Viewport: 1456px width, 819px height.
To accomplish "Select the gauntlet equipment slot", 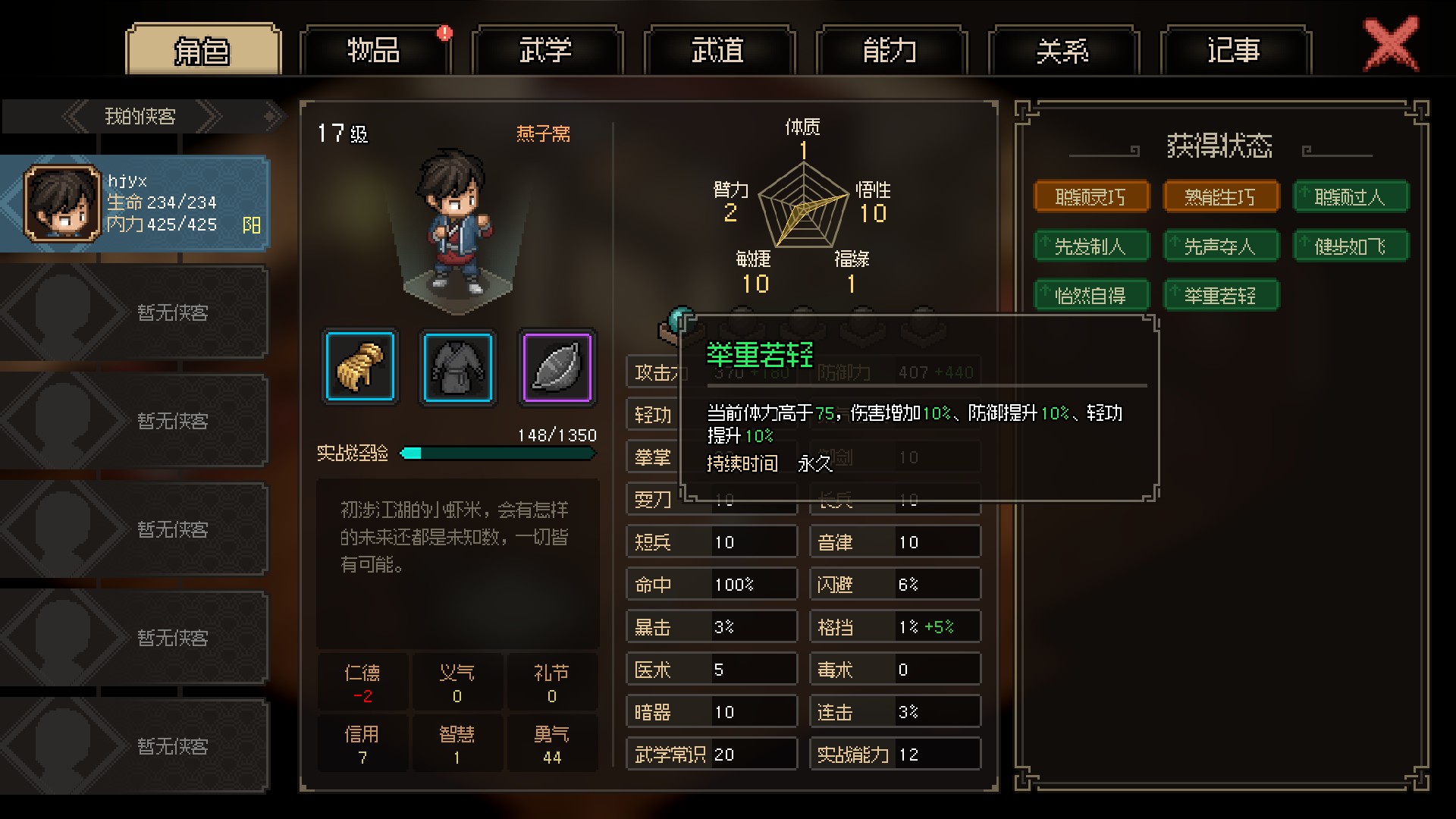I will [x=360, y=367].
